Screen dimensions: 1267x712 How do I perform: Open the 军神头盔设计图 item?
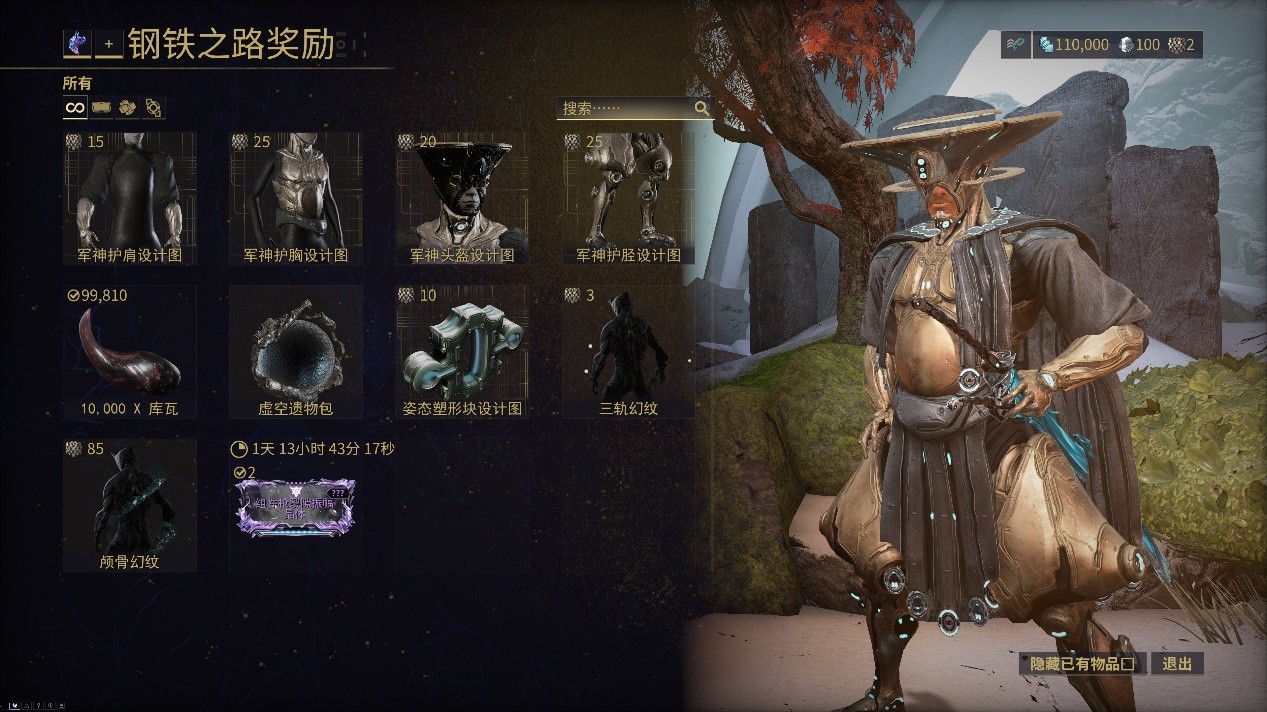(462, 198)
